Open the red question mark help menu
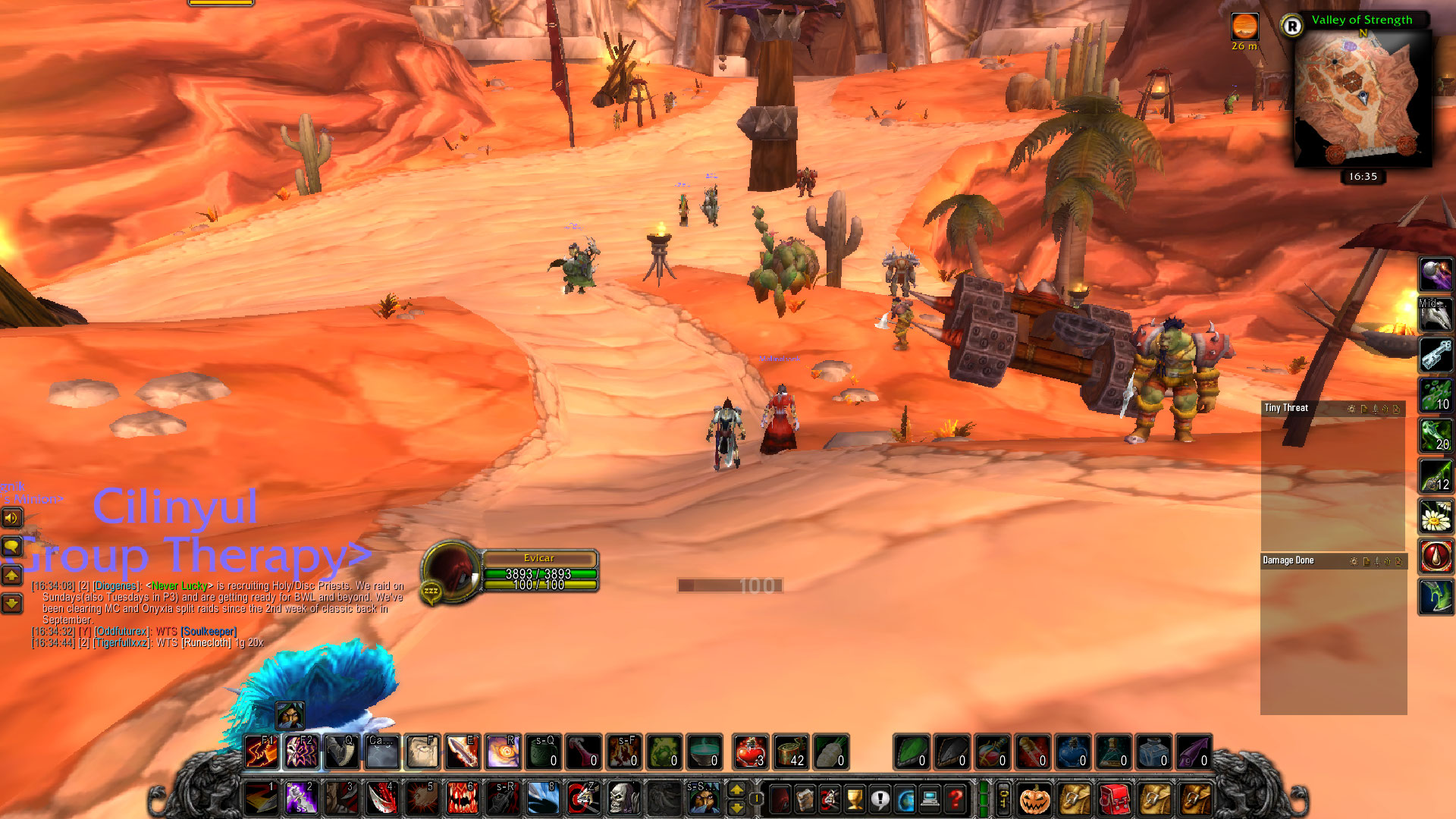The width and height of the screenshot is (1456, 819). pos(955,799)
